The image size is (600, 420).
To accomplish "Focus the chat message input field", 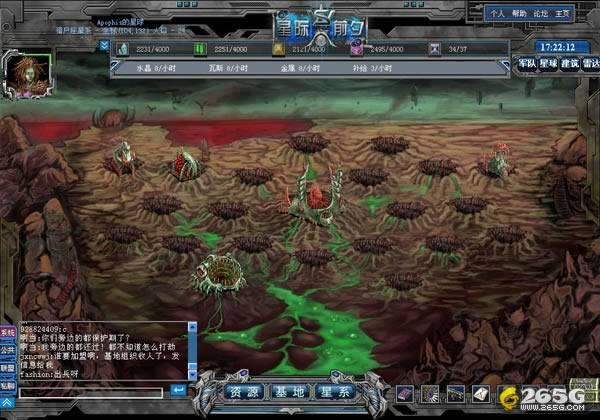I will [x=92, y=390].
